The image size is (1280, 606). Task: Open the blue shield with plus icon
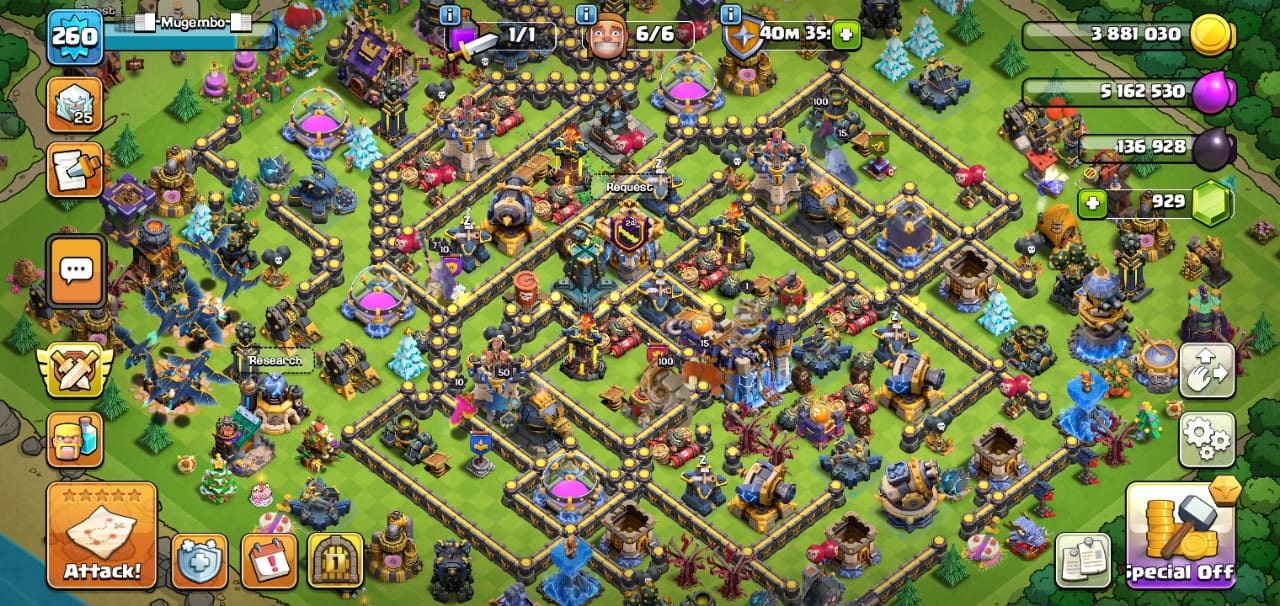[199, 561]
